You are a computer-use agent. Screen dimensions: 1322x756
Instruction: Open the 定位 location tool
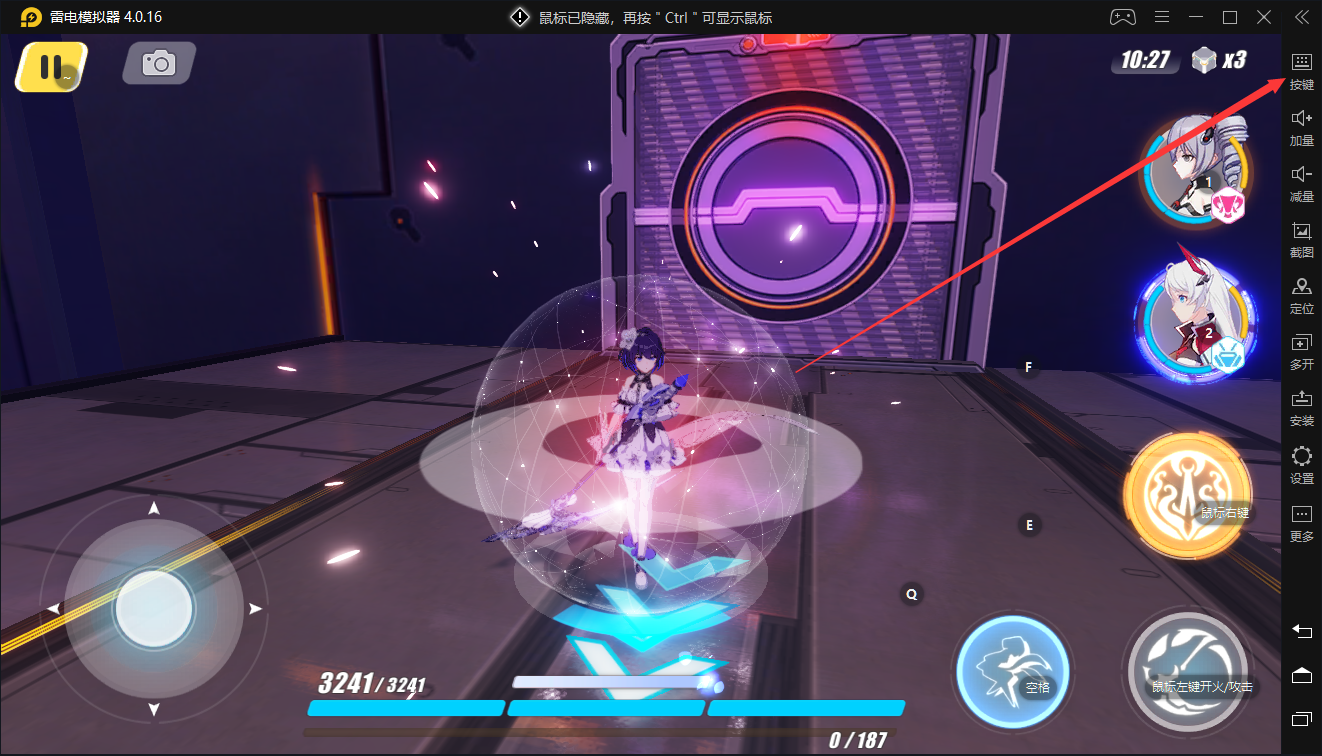pos(1301,294)
